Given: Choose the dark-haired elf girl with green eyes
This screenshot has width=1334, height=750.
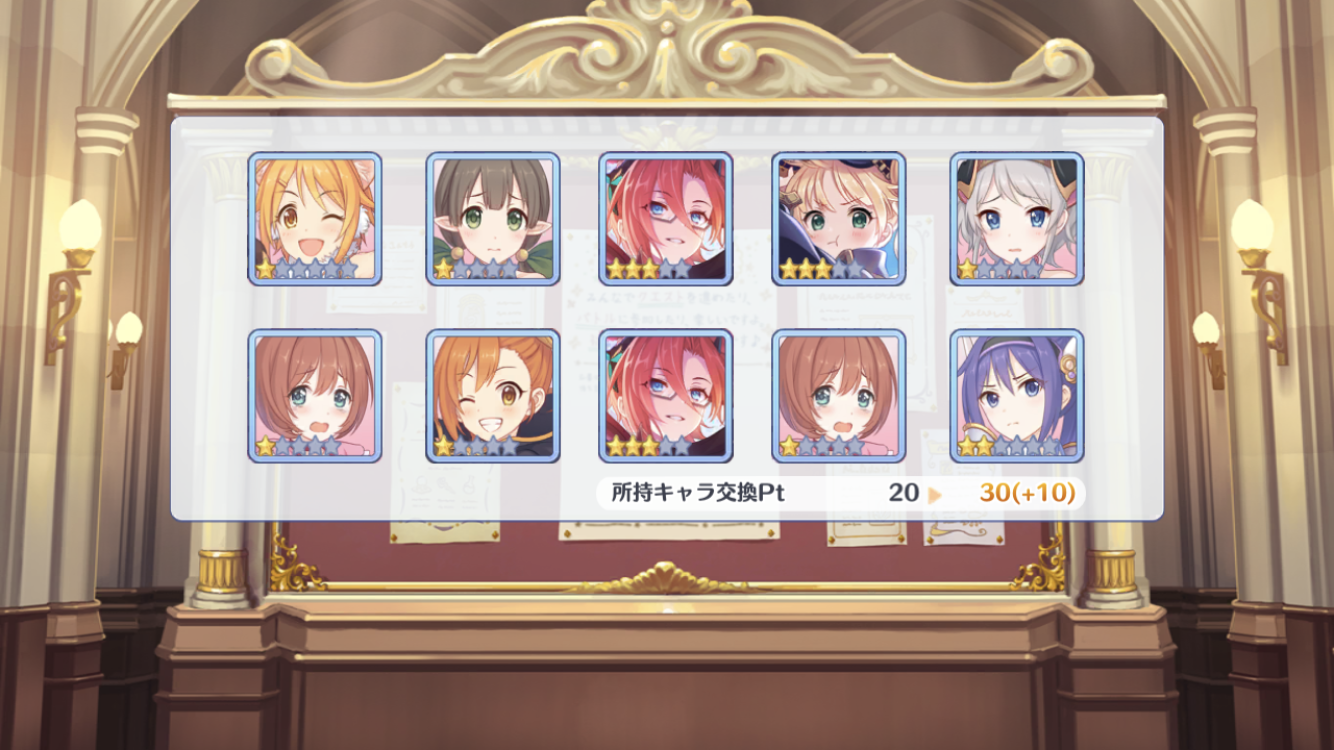Looking at the screenshot, I should coord(492,219).
